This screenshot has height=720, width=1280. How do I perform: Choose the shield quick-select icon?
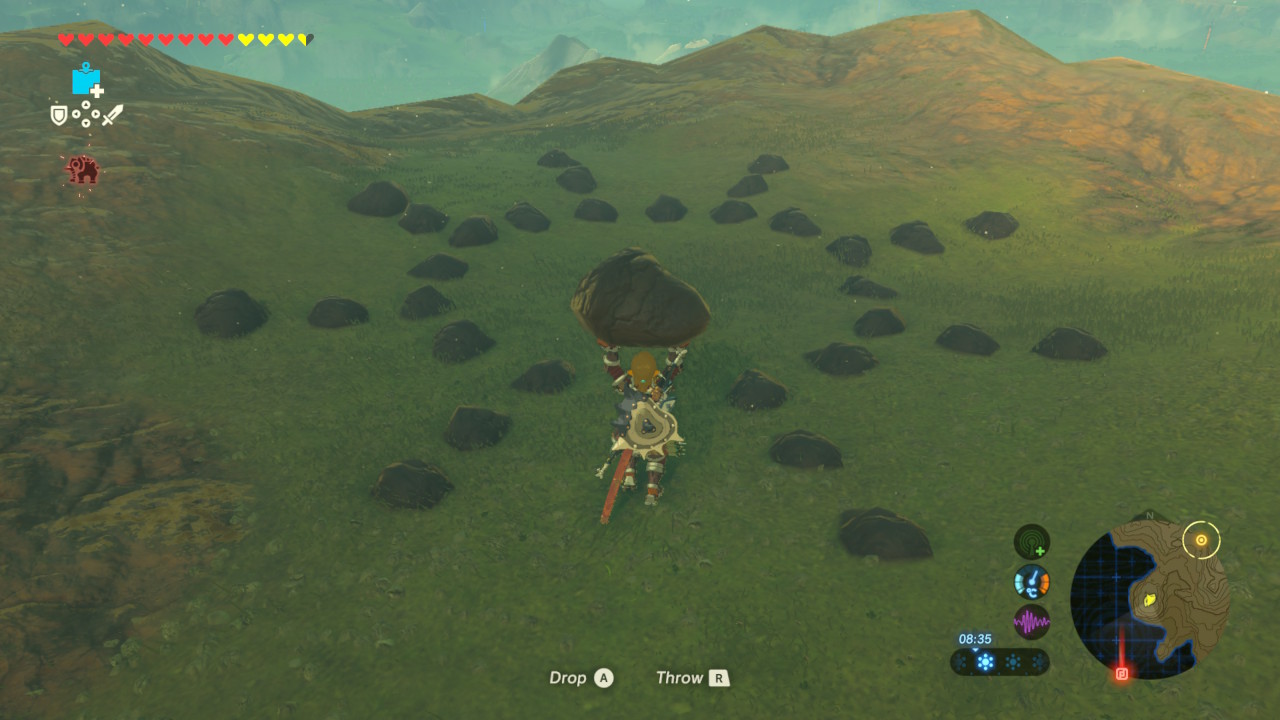[x=59, y=115]
